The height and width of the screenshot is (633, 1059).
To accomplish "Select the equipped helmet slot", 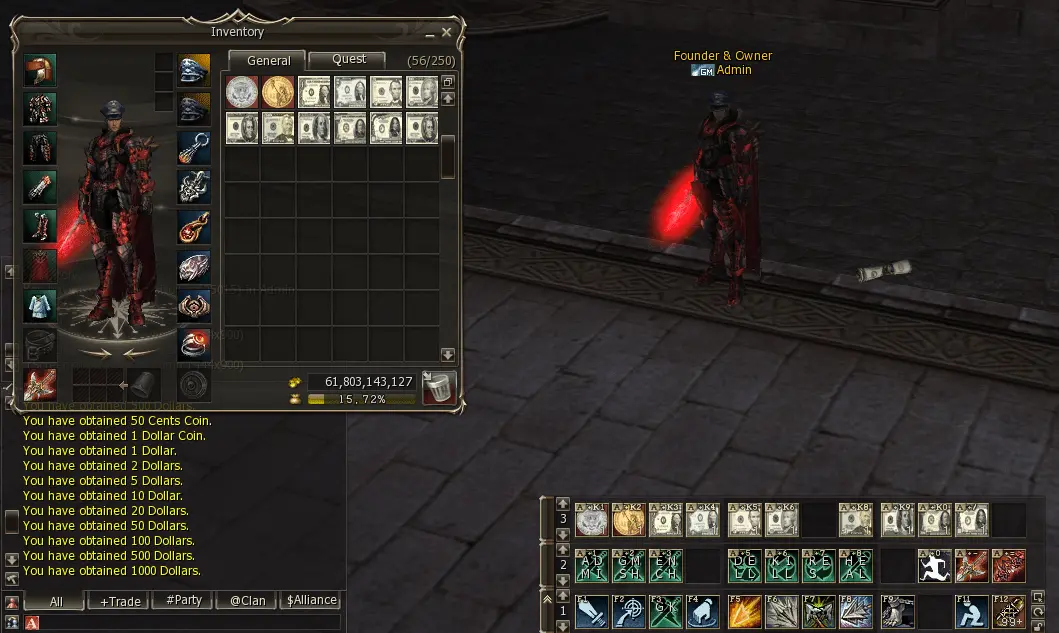I will (x=40, y=71).
